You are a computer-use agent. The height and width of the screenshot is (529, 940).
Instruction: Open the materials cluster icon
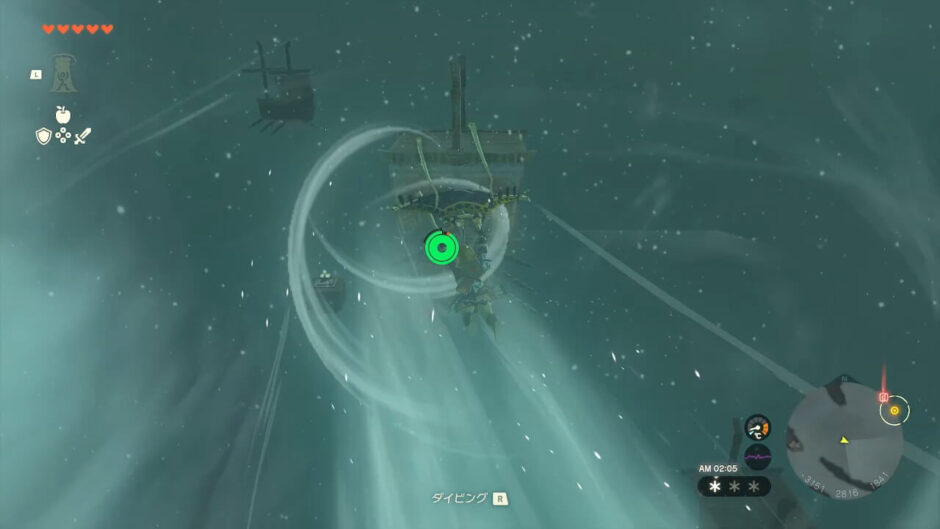[63, 136]
